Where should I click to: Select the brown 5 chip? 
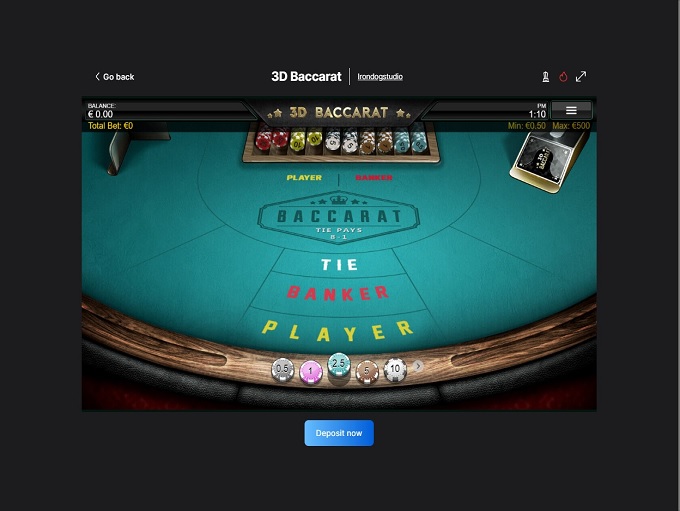367,371
